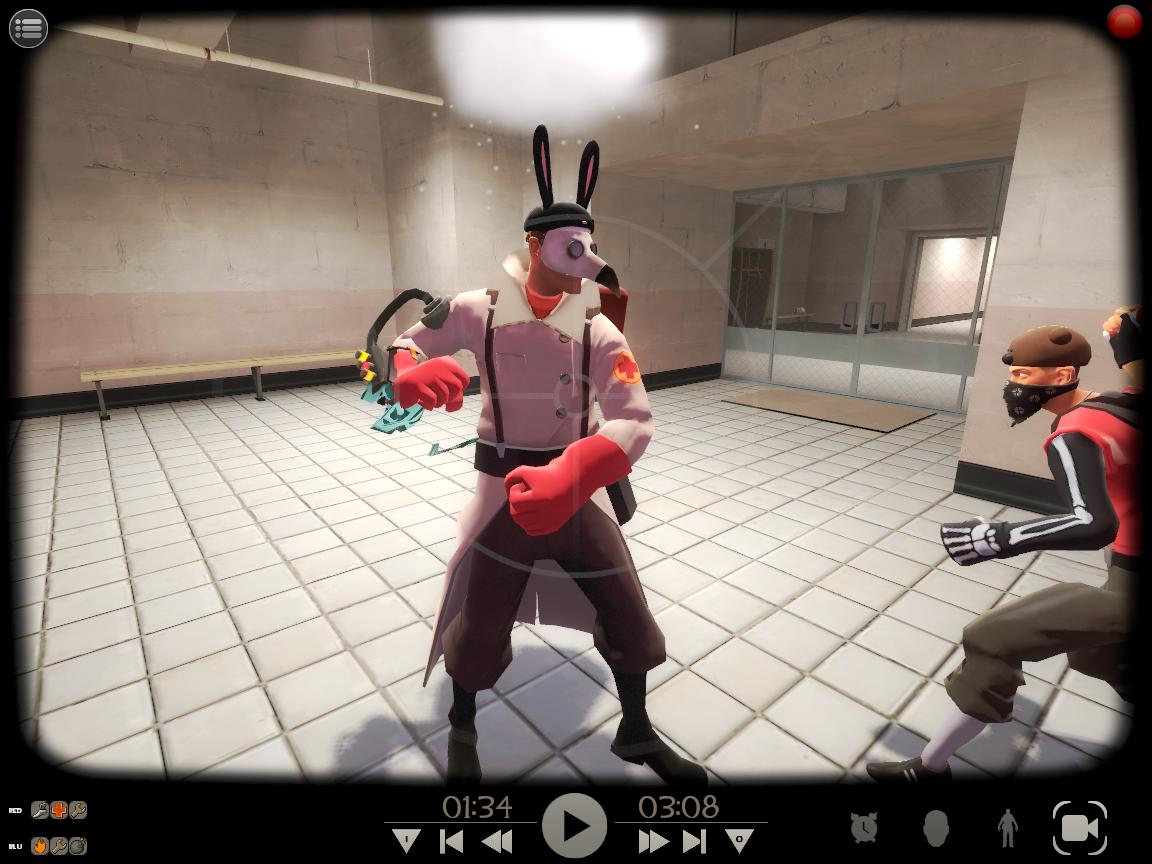
Task: Select the free camera mode icon
Action: pyautogui.click(x=1079, y=827)
